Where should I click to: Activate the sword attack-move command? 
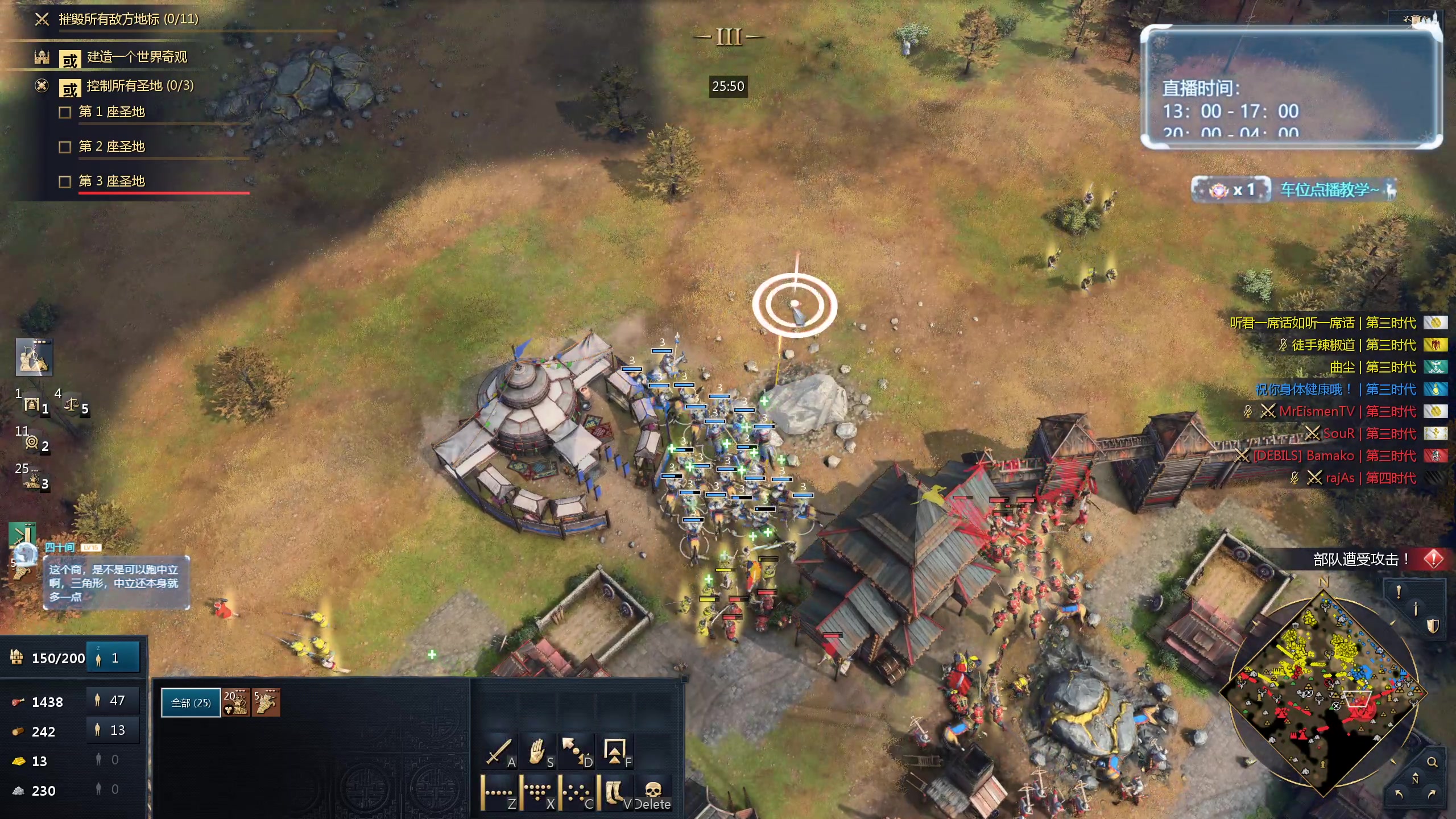(x=499, y=753)
